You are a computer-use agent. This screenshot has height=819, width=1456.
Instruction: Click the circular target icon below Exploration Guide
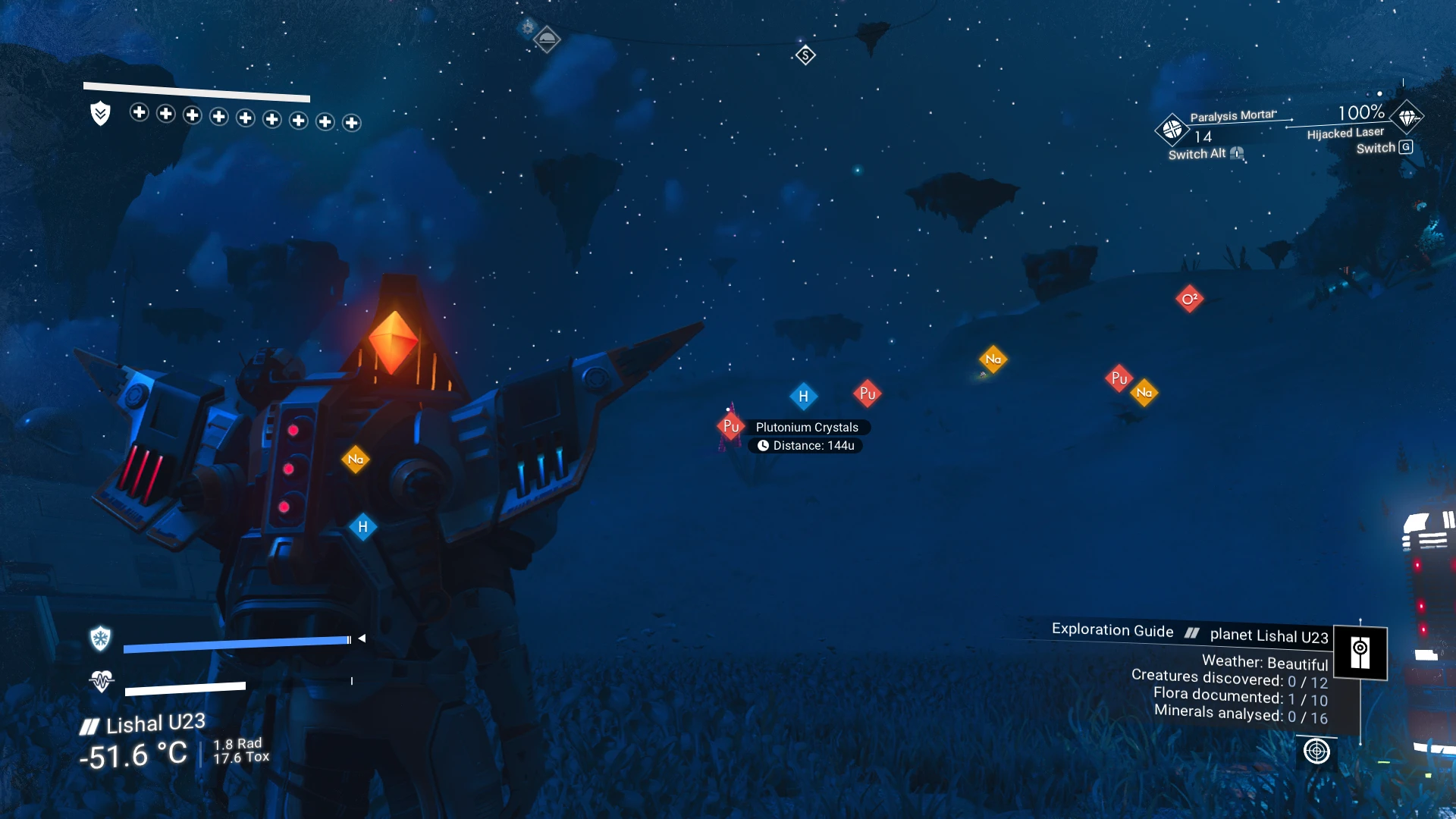(x=1316, y=752)
